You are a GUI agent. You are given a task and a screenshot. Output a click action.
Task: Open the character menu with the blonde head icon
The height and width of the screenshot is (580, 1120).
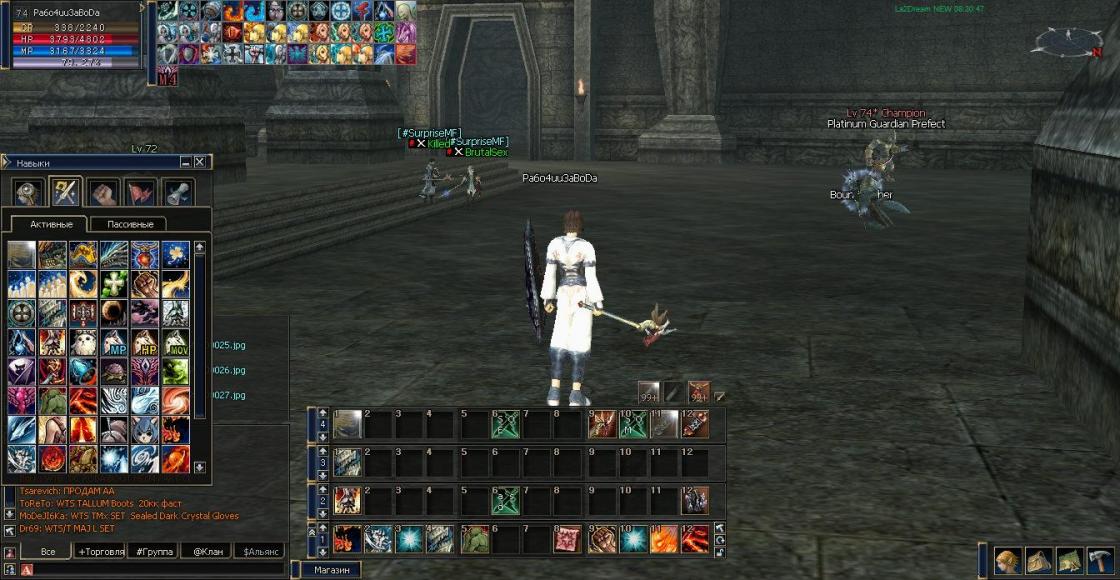click(x=1007, y=560)
